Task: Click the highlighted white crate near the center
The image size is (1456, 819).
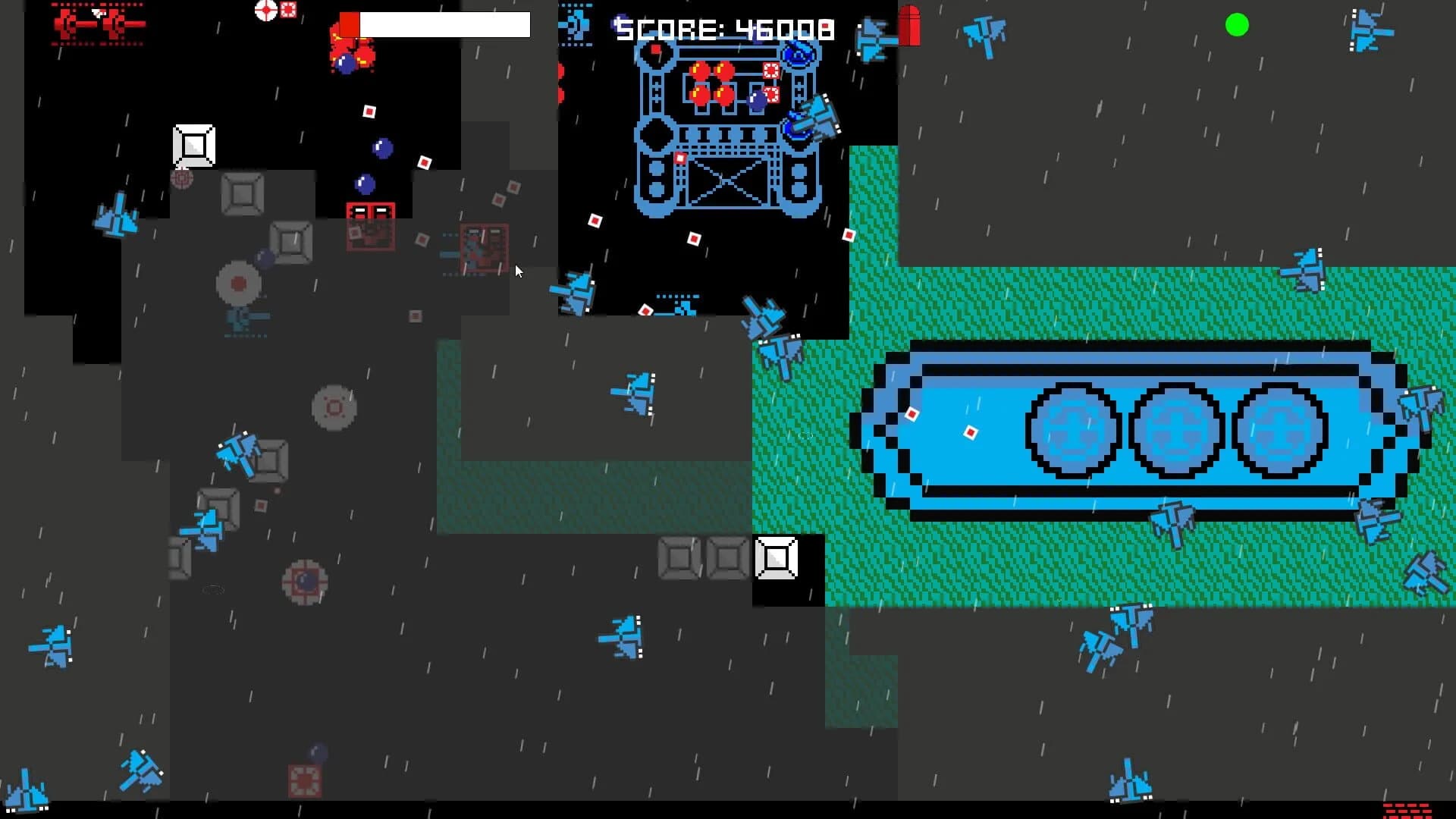Action: coord(776,559)
